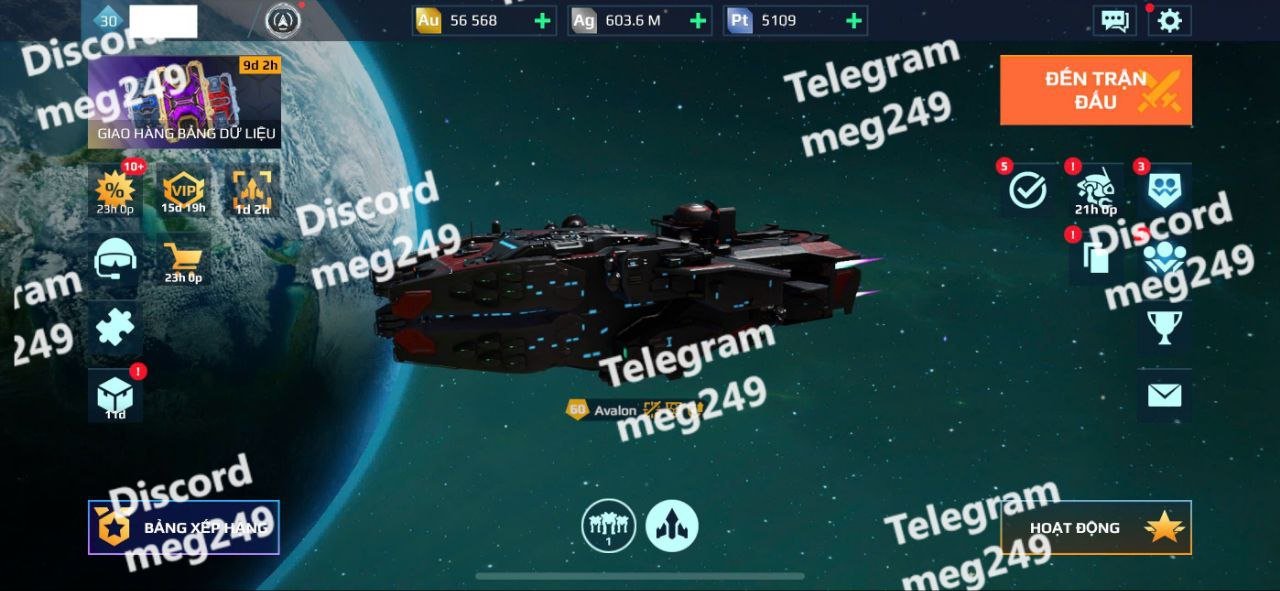The image size is (1280, 591).
Task: Add more Au gold with the plus
Action: (x=542, y=21)
